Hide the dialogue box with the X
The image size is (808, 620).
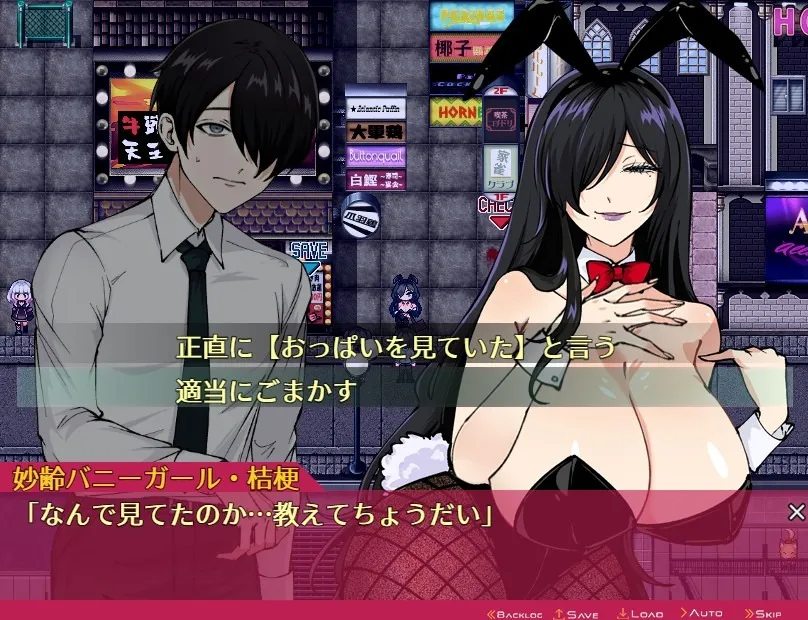tap(796, 513)
